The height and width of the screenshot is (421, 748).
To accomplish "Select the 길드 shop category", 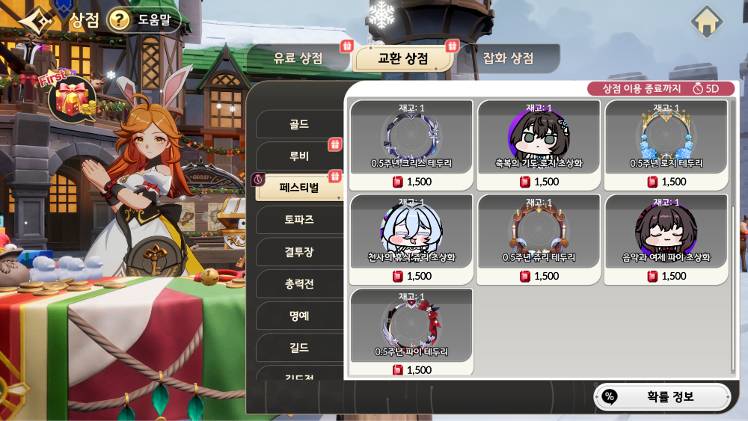I will click(x=298, y=348).
